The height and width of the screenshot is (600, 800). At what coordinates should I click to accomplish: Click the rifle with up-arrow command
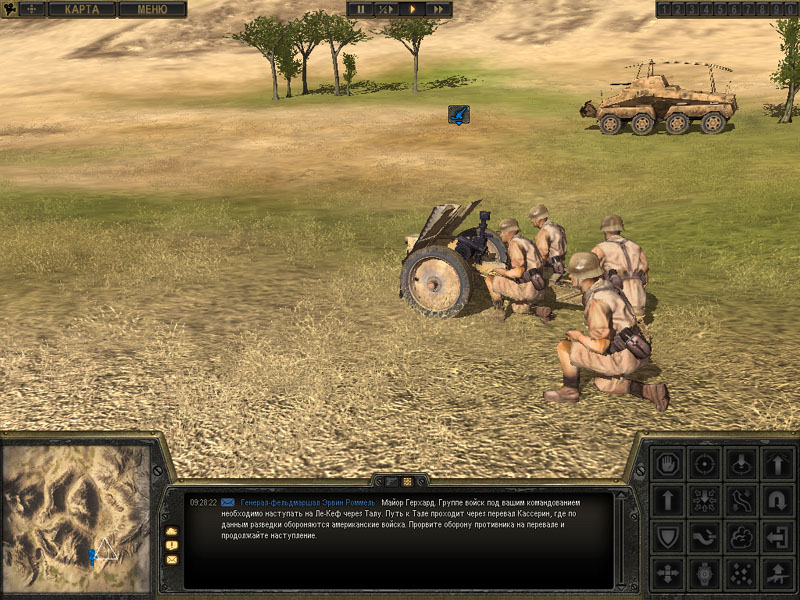[x=777, y=573]
